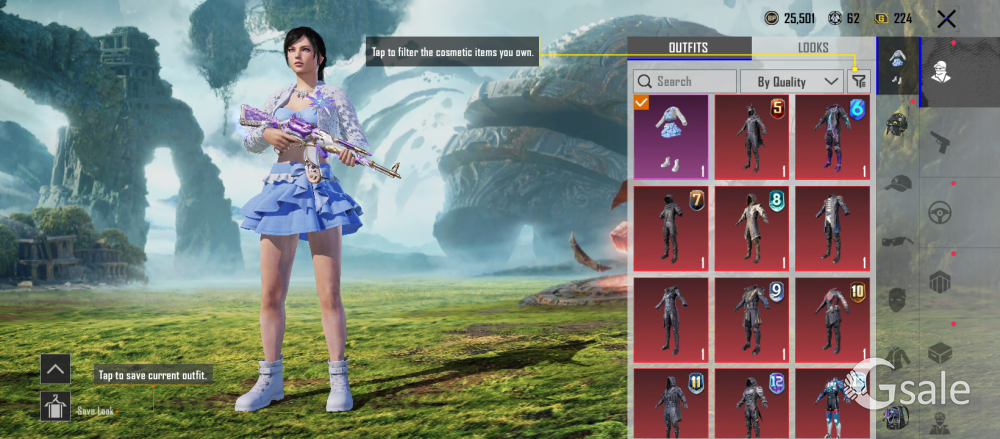The height and width of the screenshot is (439, 1000).
Task: Select the equipped blue skirt outfit
Action: (x=671, y=137)
